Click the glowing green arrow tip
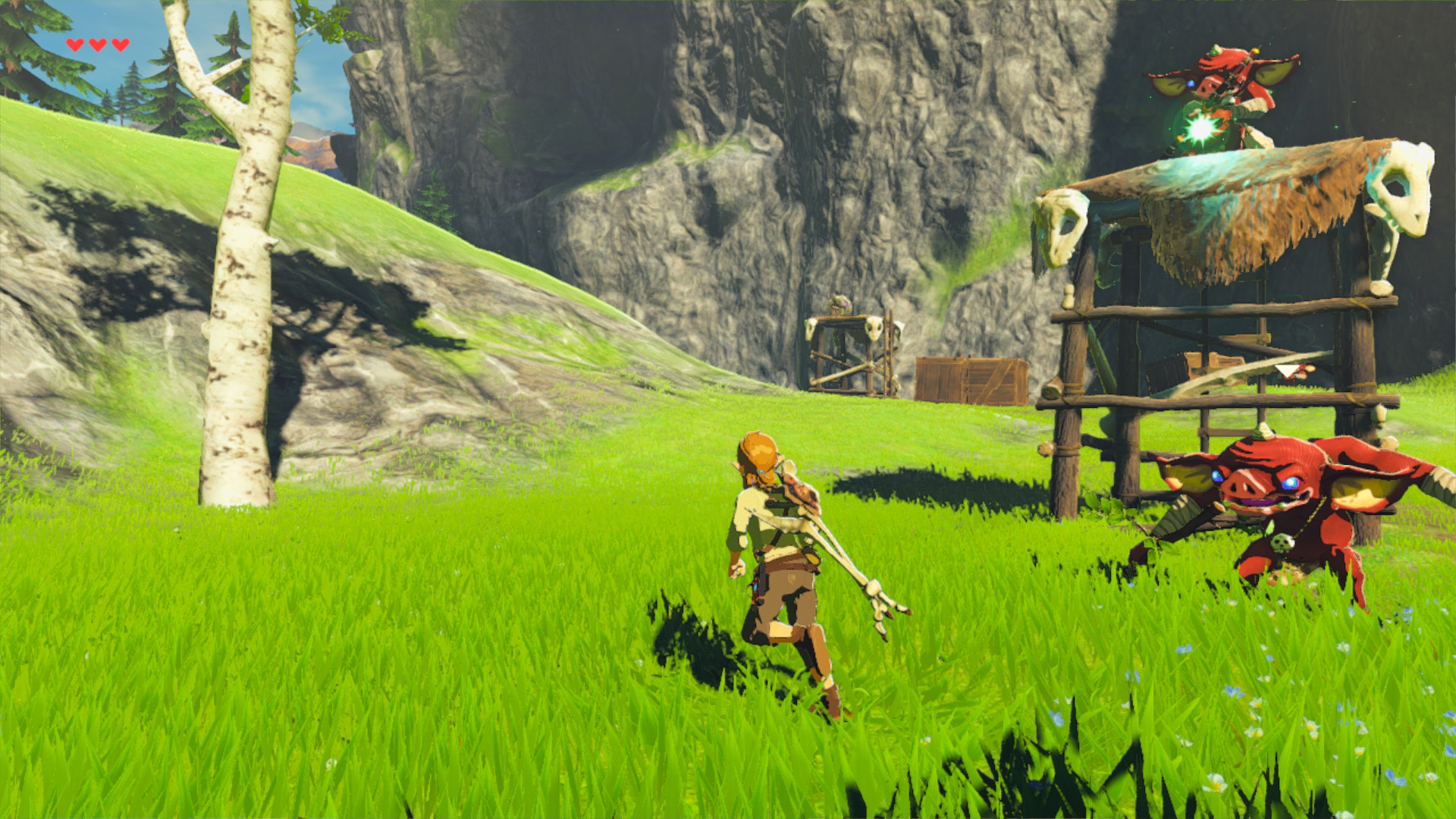 1200,127
